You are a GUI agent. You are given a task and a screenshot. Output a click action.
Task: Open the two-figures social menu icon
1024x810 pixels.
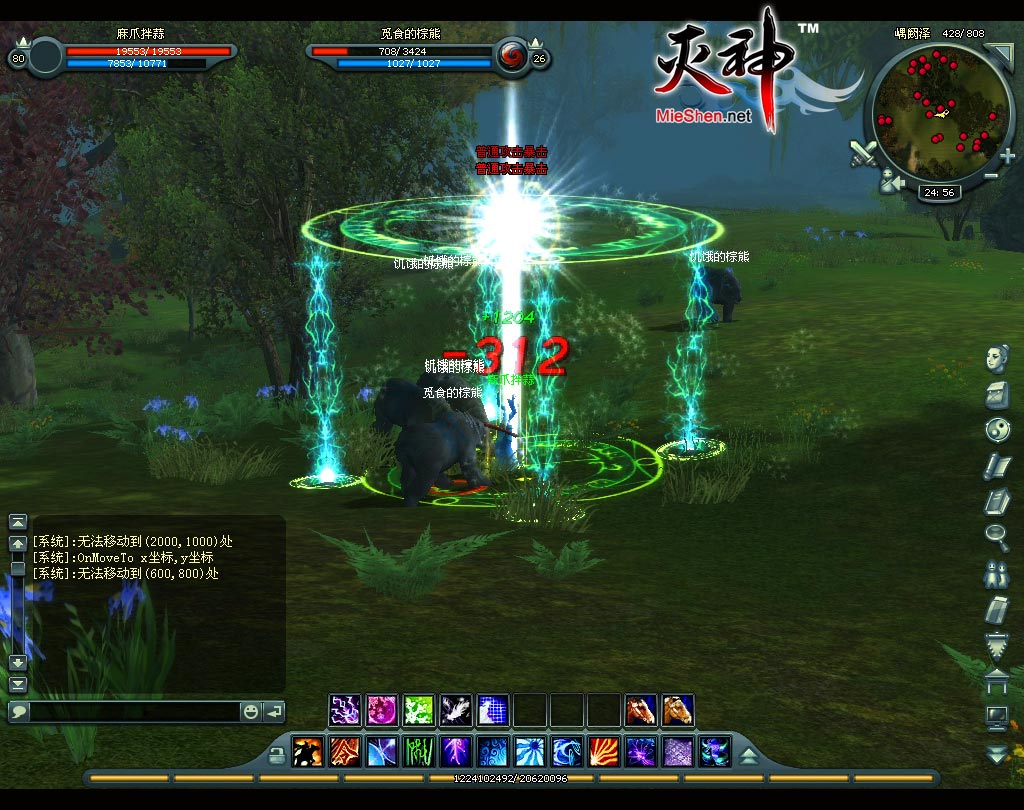pos(997,573)
